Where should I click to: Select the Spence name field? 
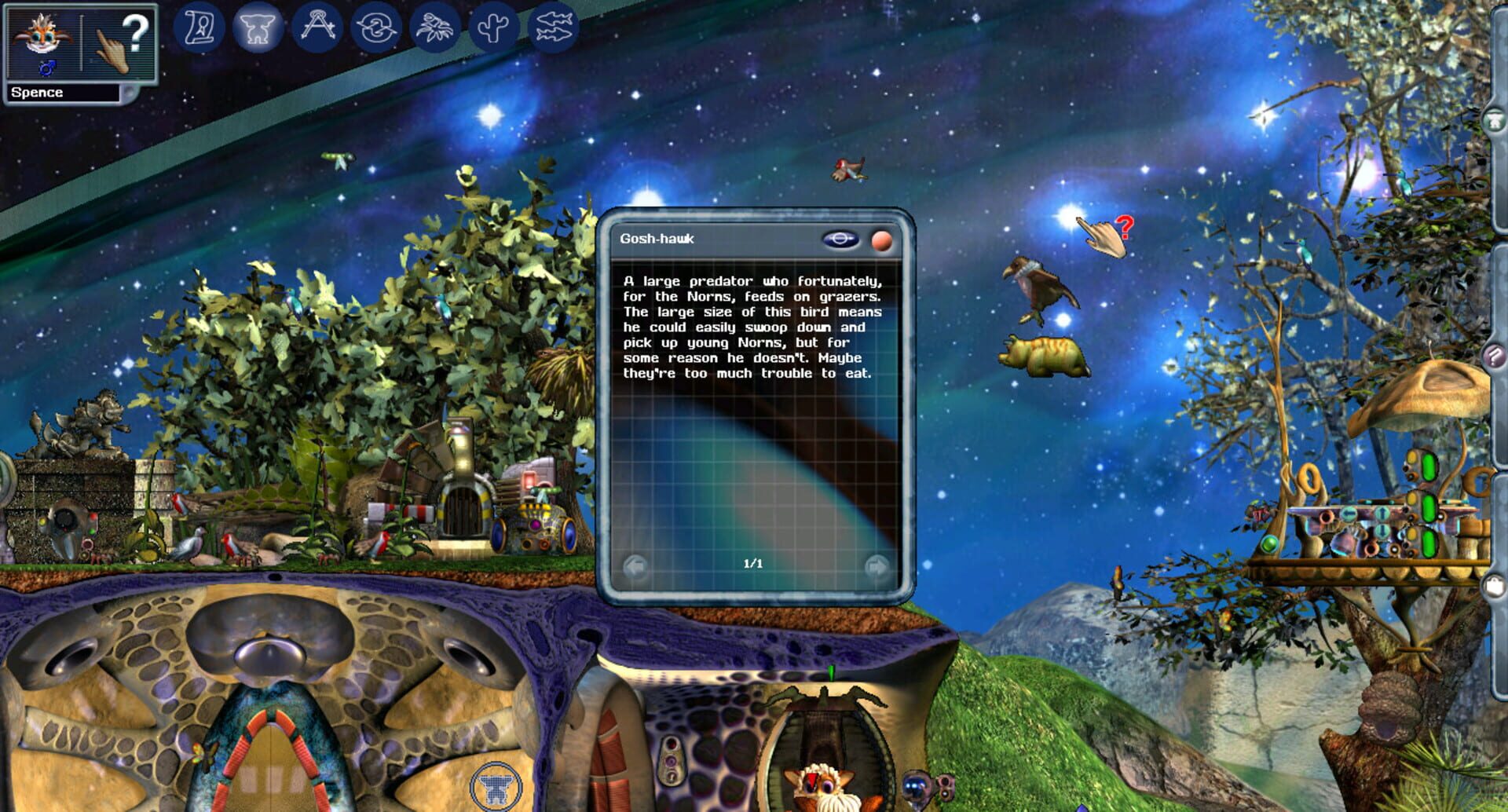[x=61, y=92]
